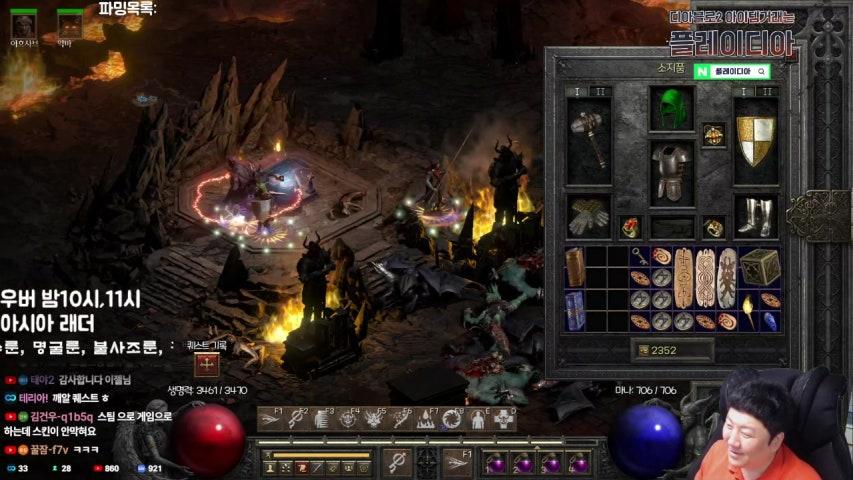The height and width of the screenshot is (480, 853).
Task: Use the first purple potion in belt
Action: coord(495,463)
